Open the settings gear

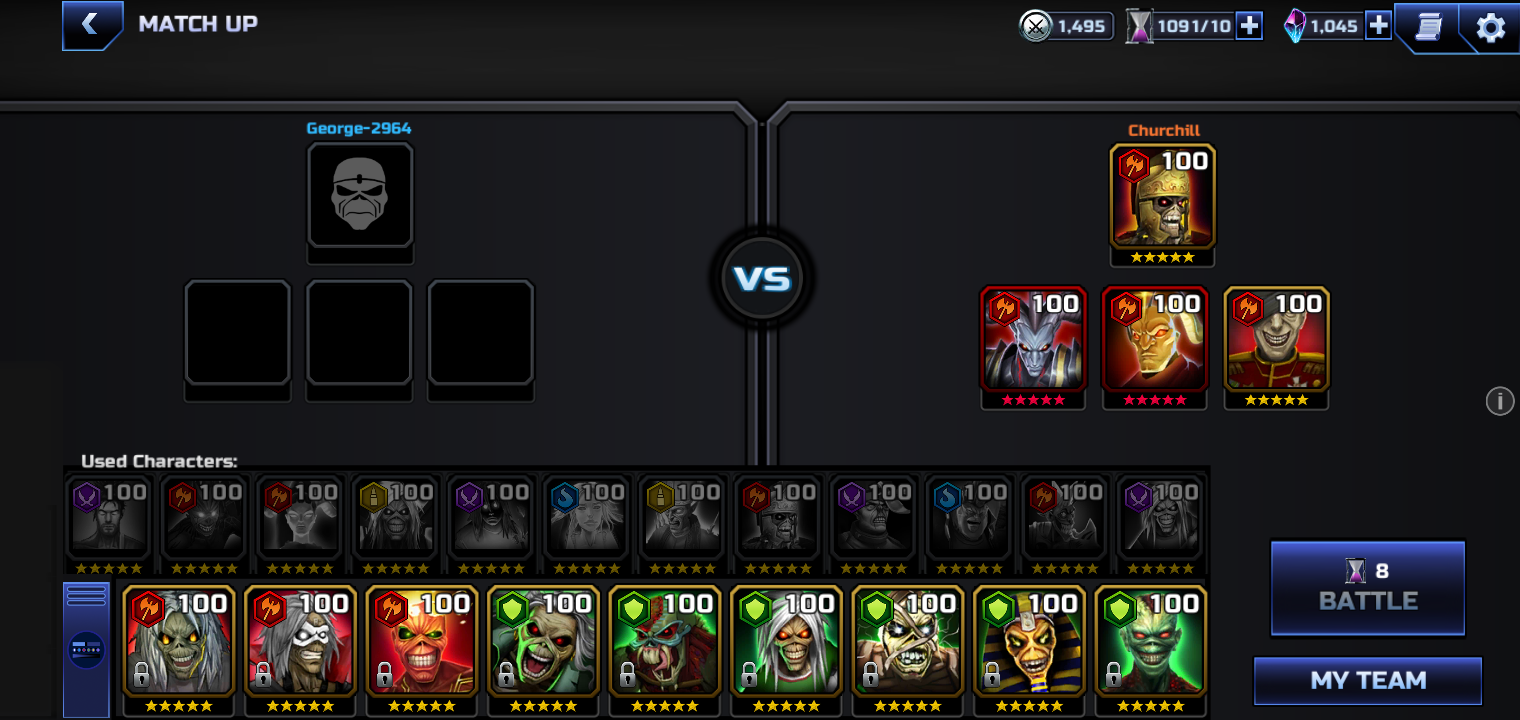(x=1490, y=27)
